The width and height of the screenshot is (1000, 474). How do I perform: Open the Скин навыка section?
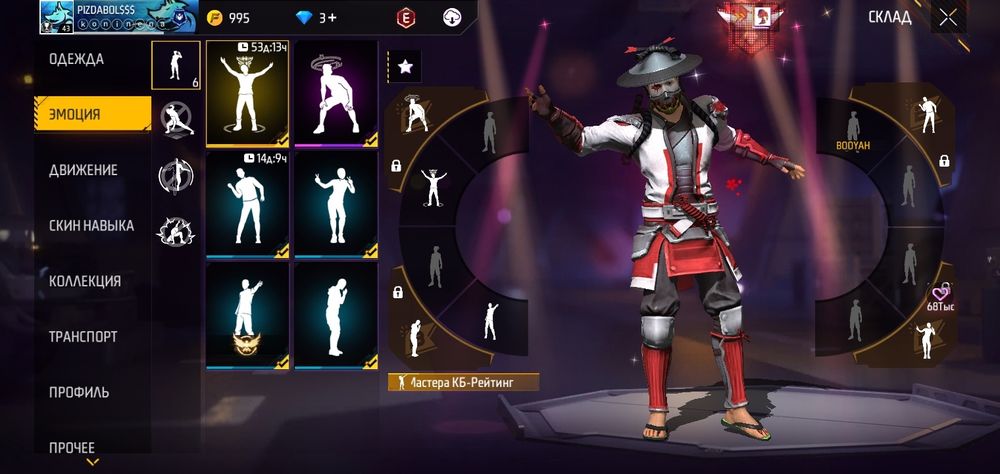91,226
